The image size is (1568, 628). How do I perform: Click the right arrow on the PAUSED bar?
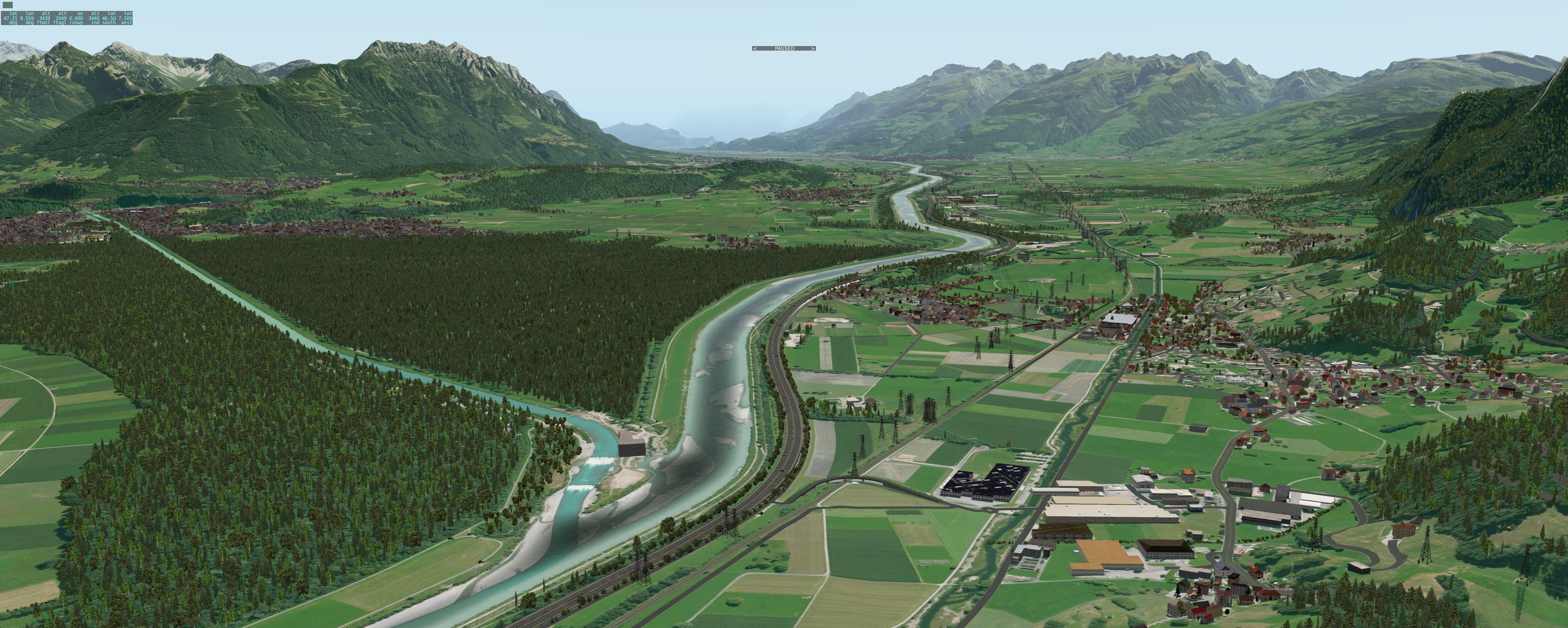pyautogui.click(x=813, y=48)
